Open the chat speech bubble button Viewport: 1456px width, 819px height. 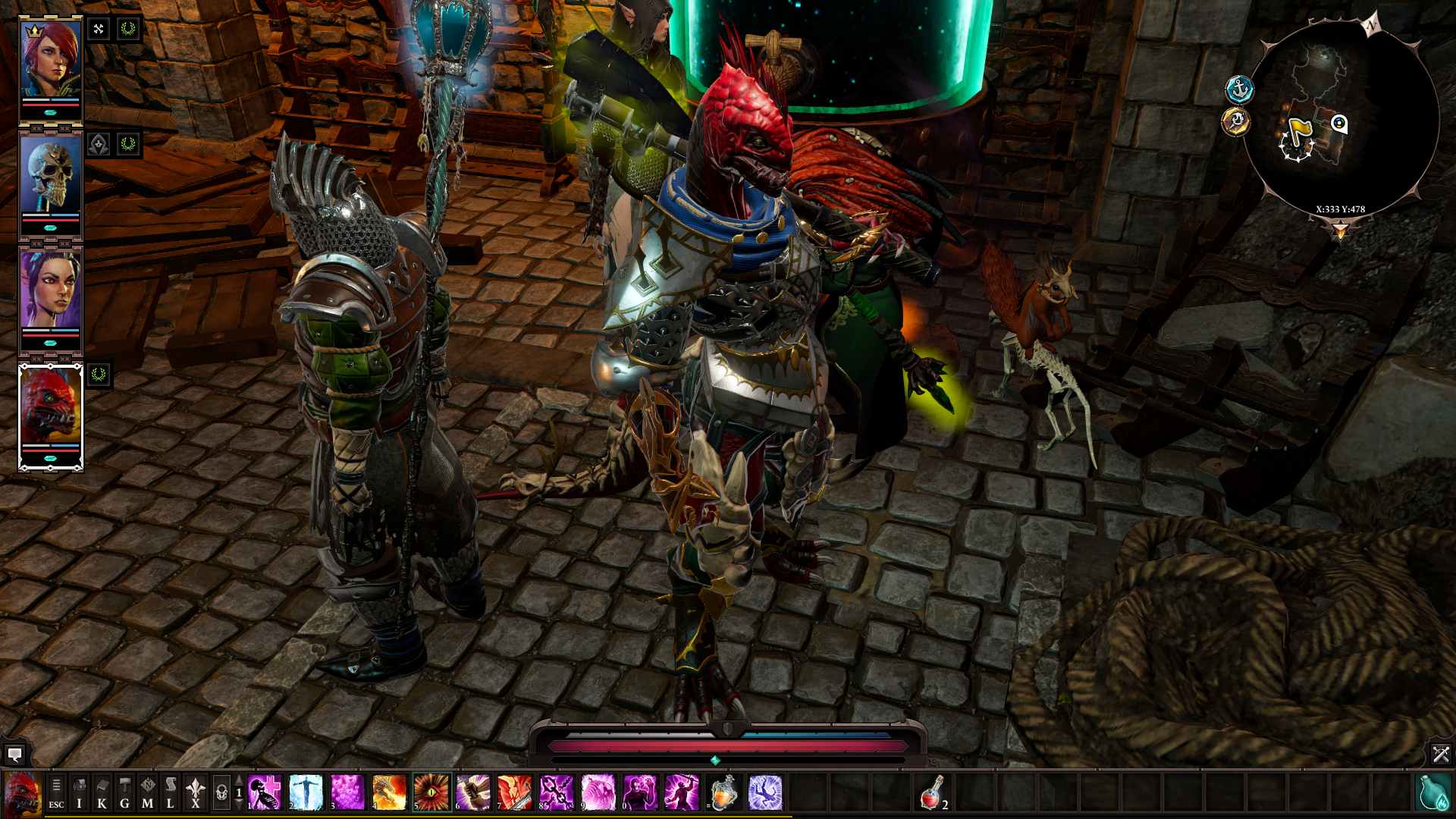pyautogui.click(x=14, y=755)
